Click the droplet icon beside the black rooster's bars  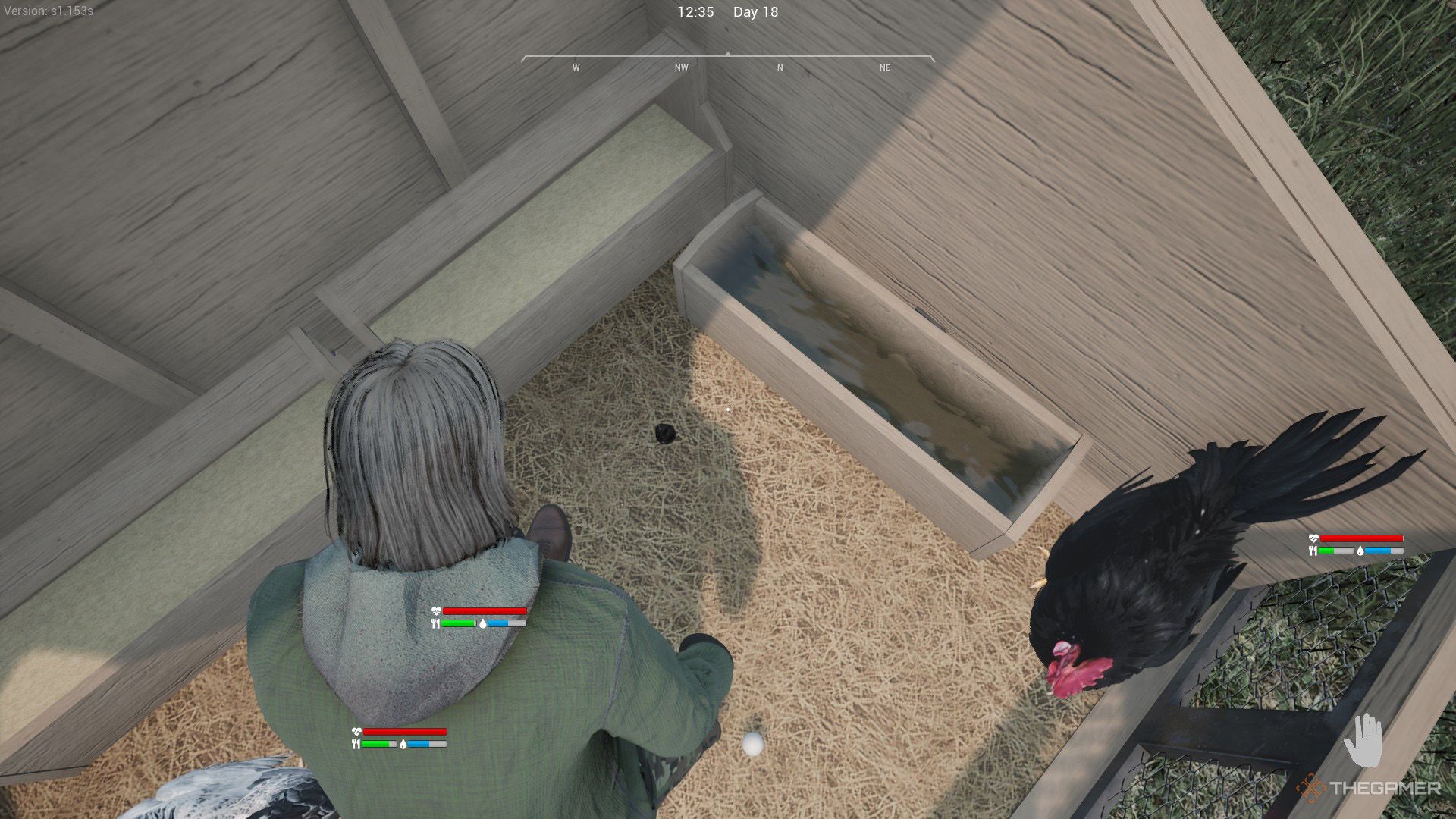1360,551
